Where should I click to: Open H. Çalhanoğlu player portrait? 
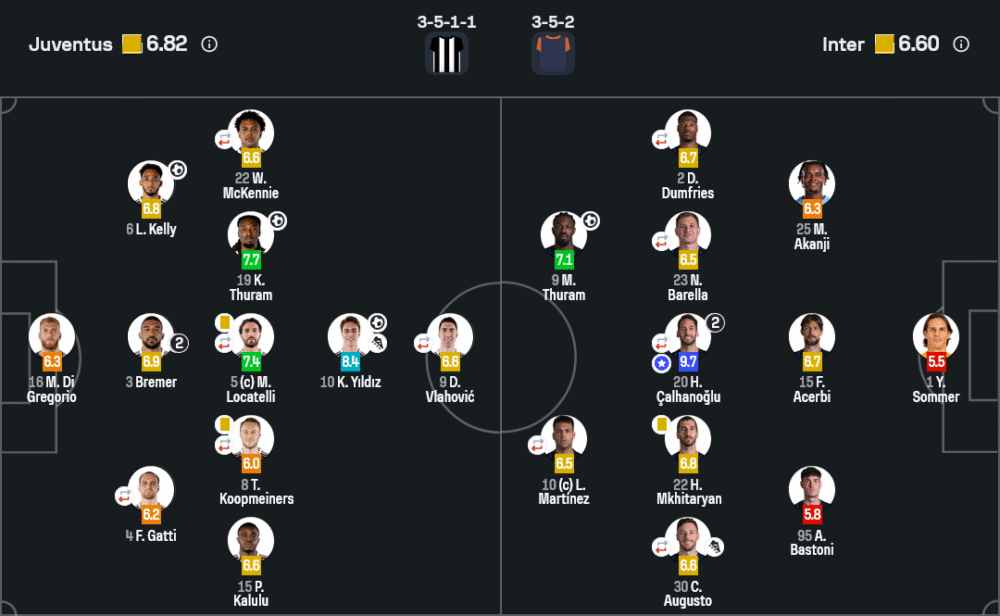pos(688,337)
